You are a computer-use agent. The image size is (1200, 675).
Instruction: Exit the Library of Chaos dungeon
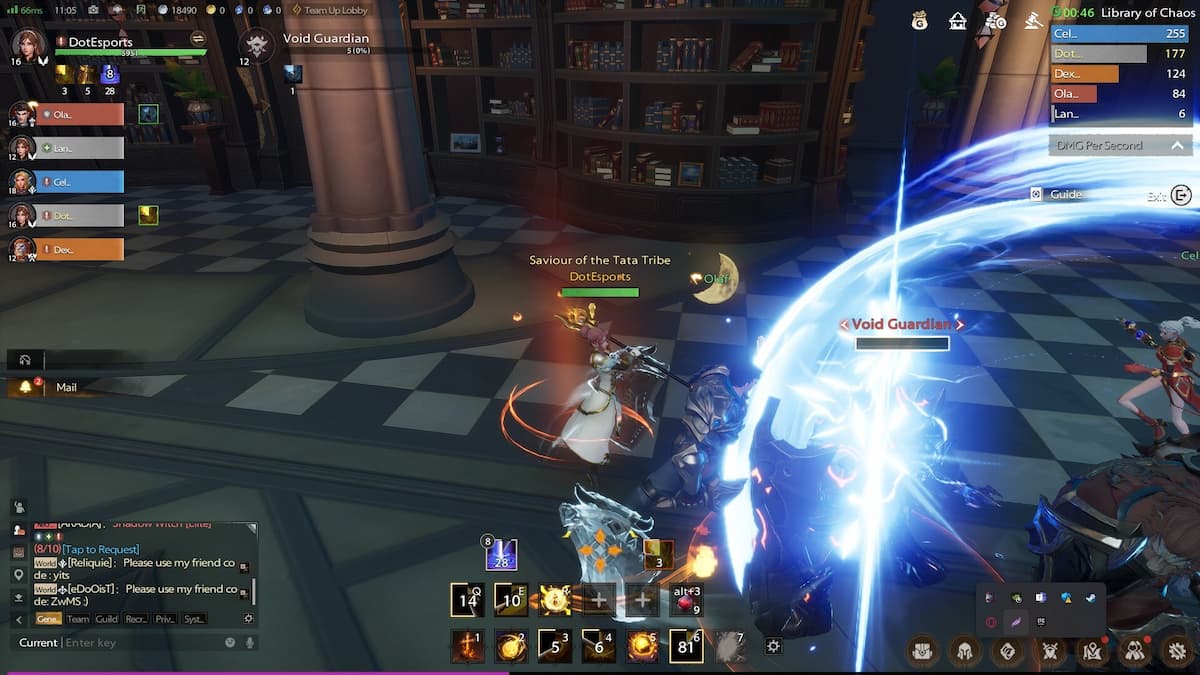pos(1181,196)
